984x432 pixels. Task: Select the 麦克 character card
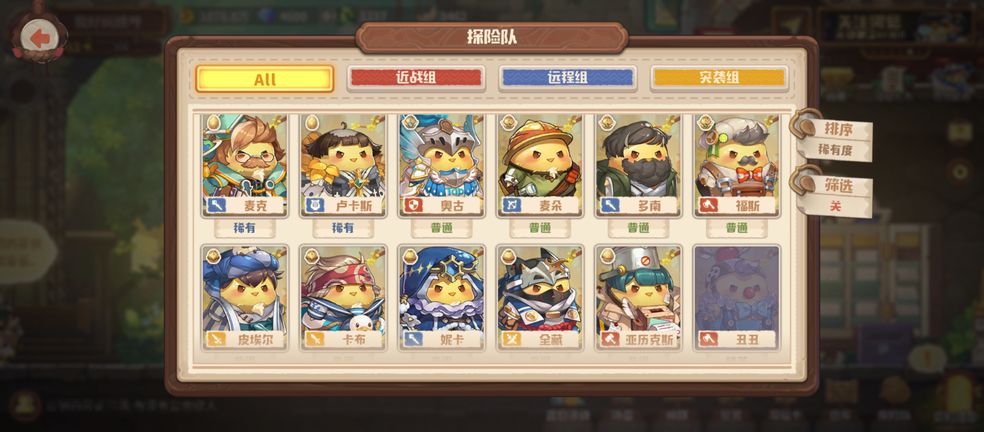(x=245, y=165)
